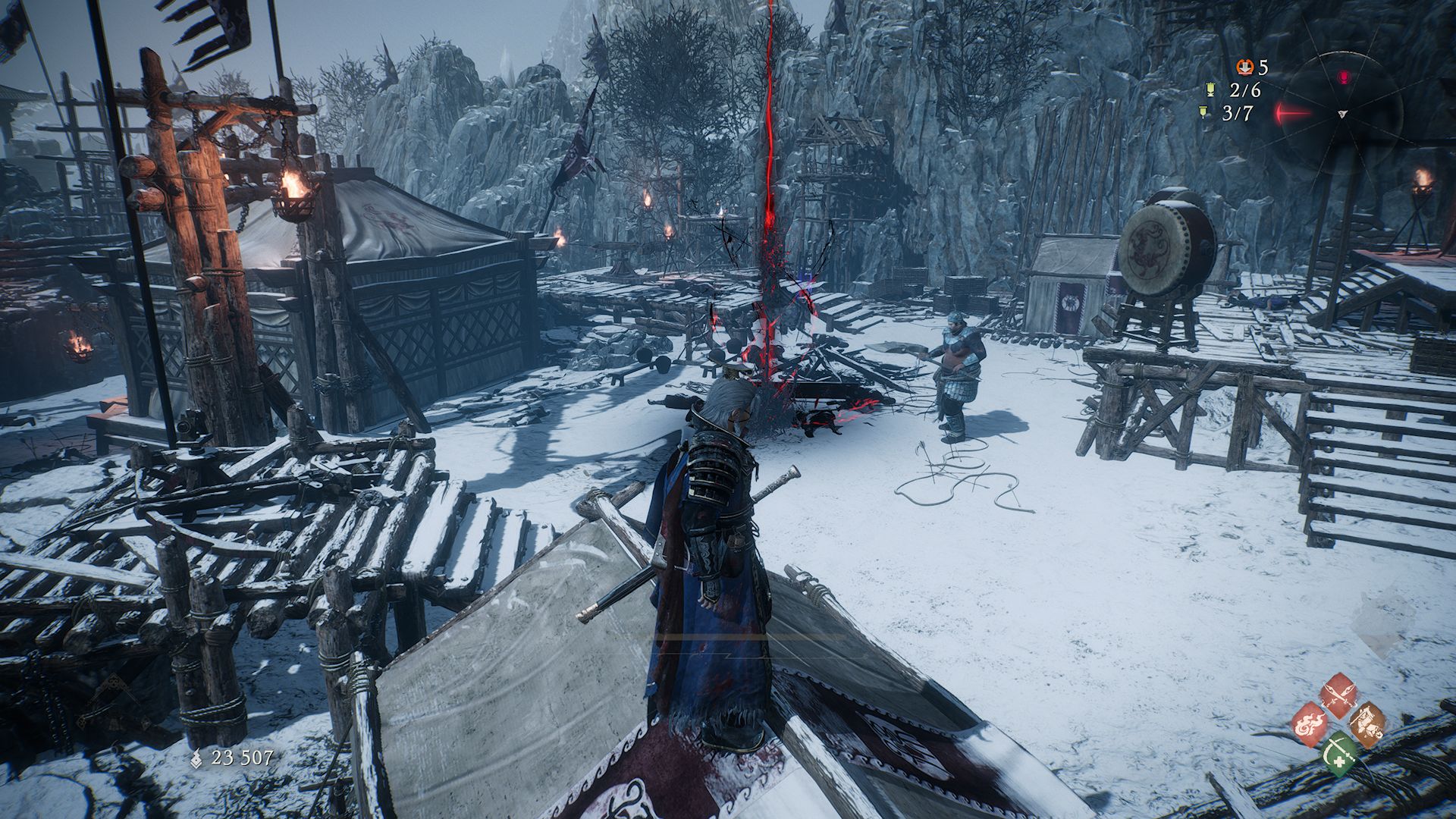Select the orange morale rank icon
The image size is (1456, 819).
pos(1245,67)
